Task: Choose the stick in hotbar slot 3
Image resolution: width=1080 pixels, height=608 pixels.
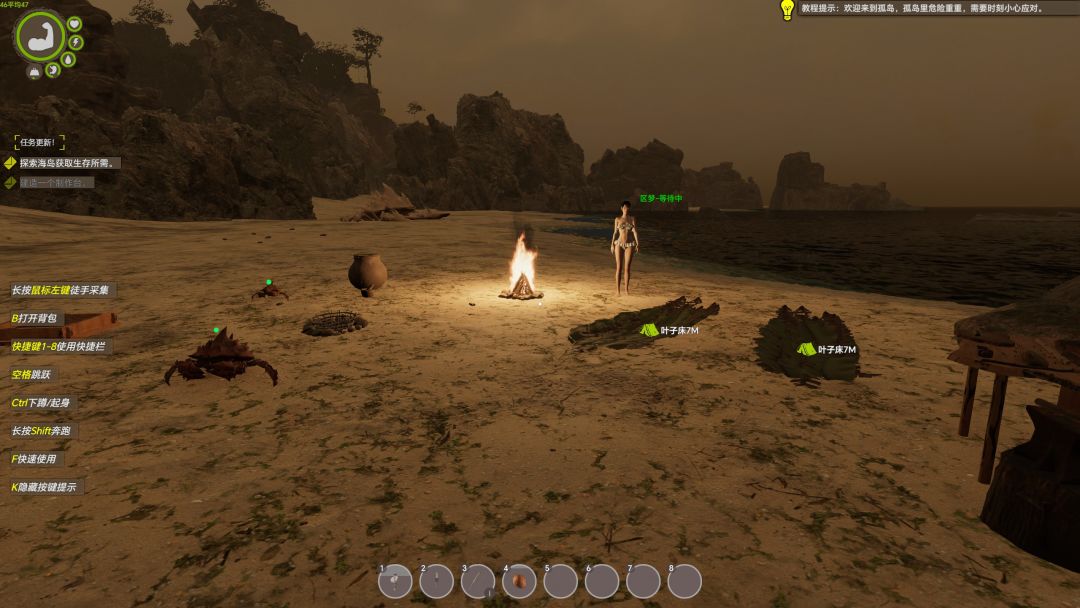Action: [x=478, y=581]
